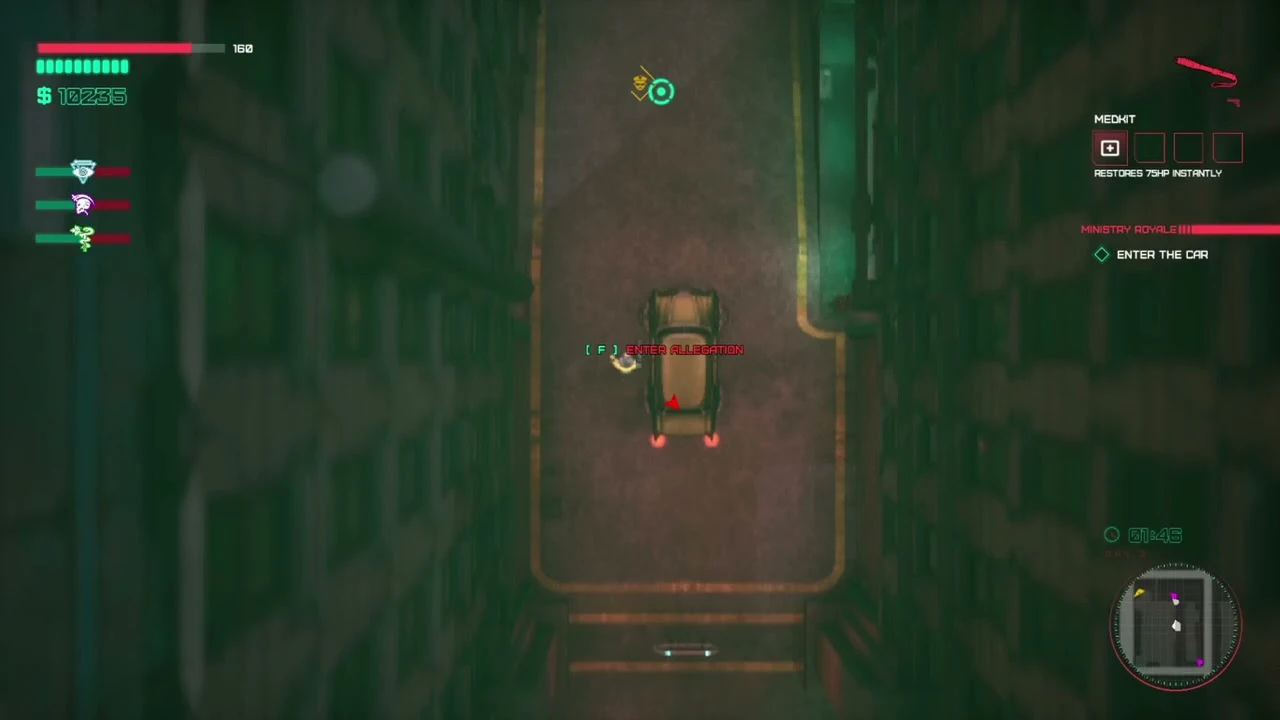This screenshot has width=1280, height=720.
Task: Click the red arrow marker on the car
Action: pos(673,402)
